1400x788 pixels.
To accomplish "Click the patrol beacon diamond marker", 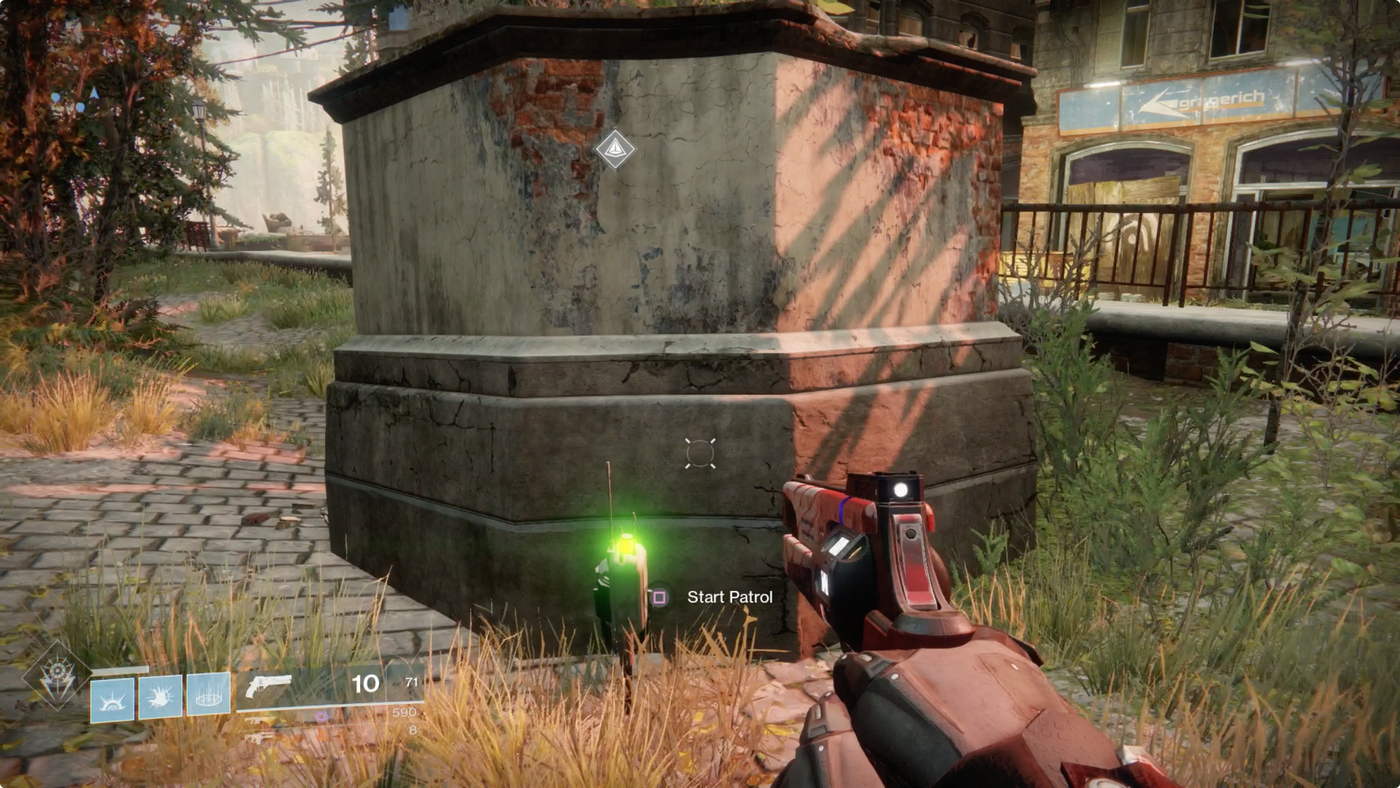I will [x=615, y=149].
